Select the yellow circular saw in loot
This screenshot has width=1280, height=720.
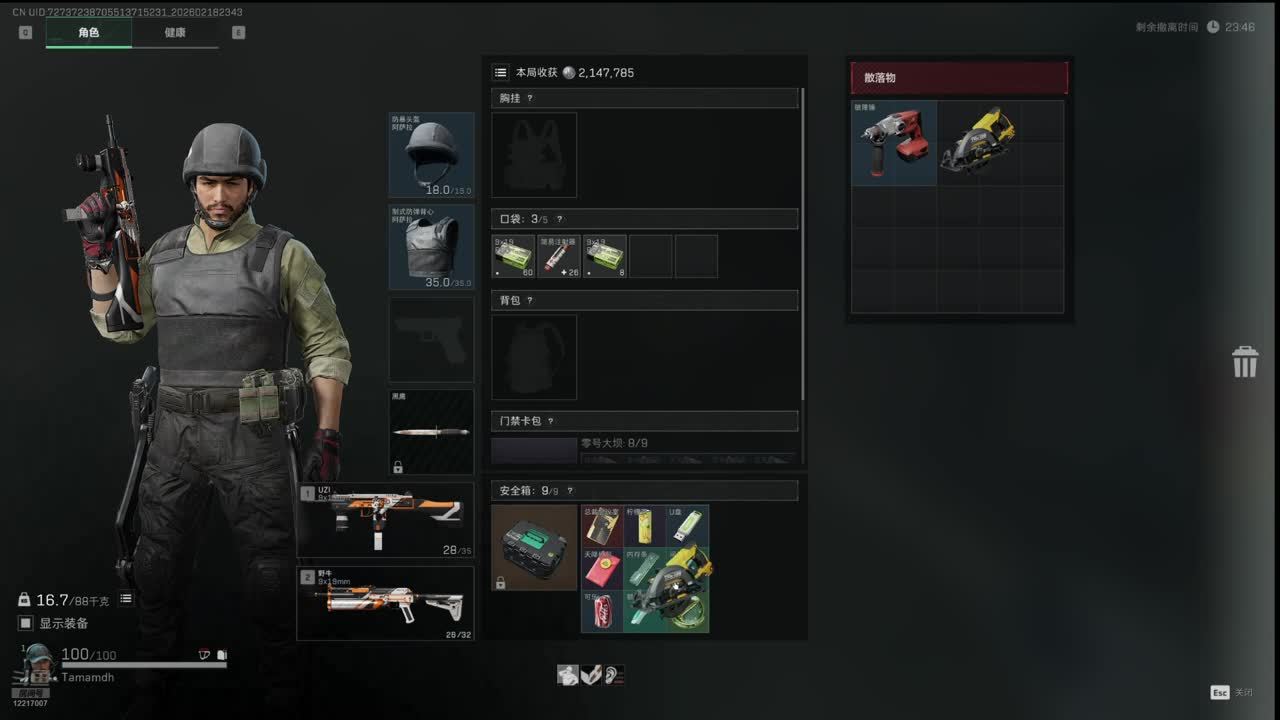pyautogui.click(x=978, y=140)
